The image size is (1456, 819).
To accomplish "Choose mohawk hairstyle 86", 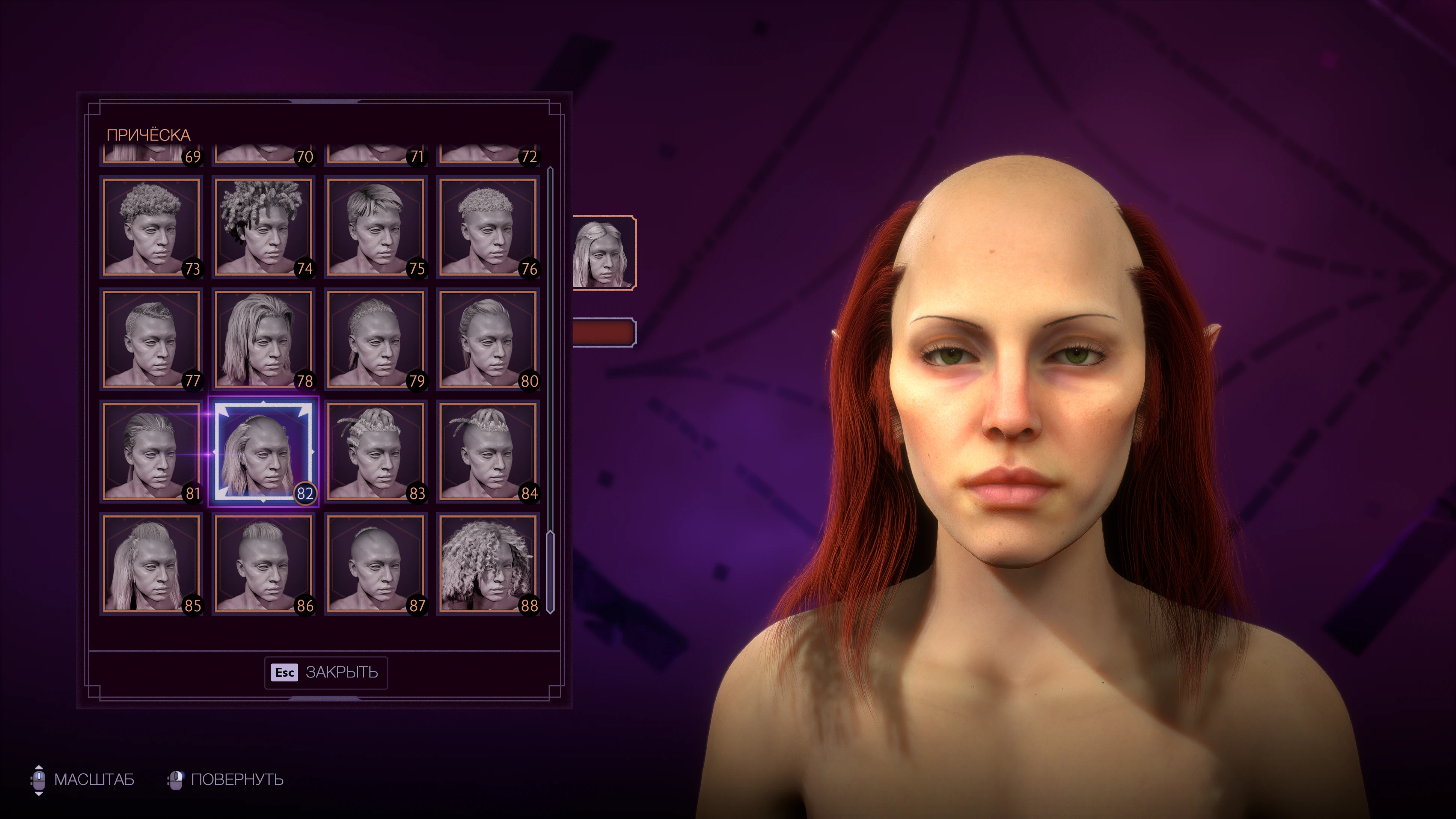I will 264,564.
